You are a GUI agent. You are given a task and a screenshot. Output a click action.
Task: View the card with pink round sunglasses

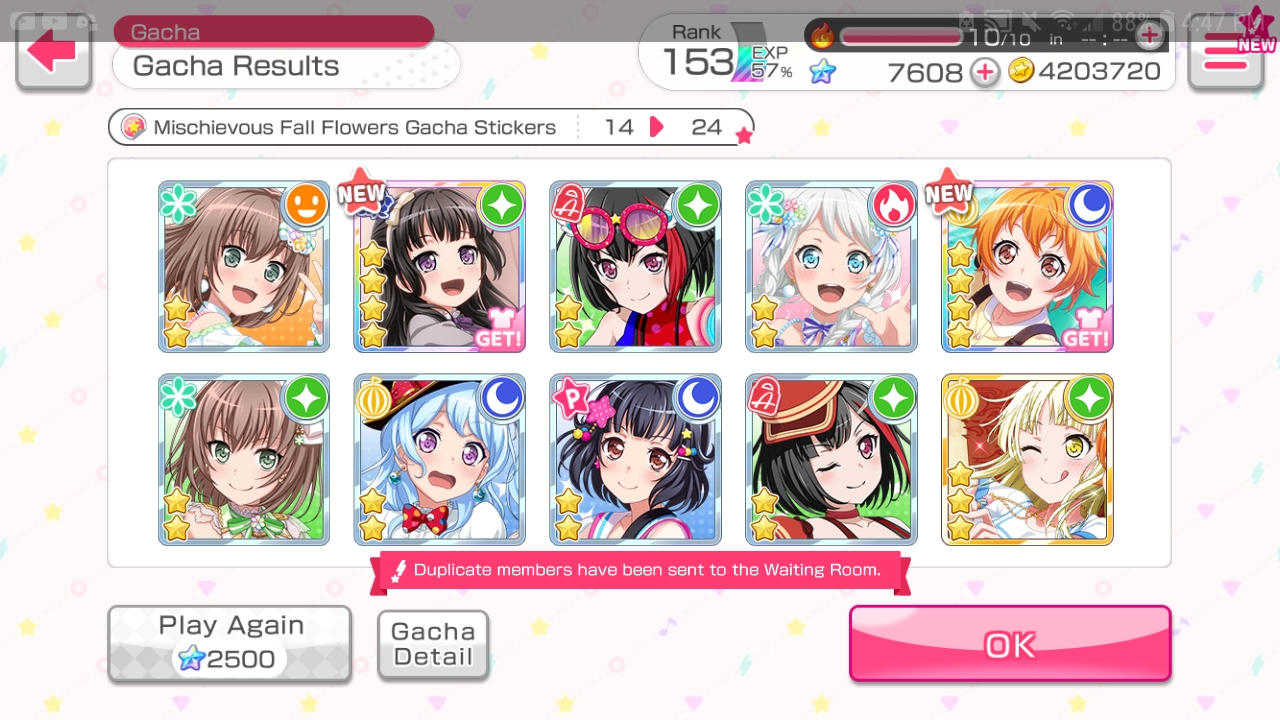click(x=635, y=267)
